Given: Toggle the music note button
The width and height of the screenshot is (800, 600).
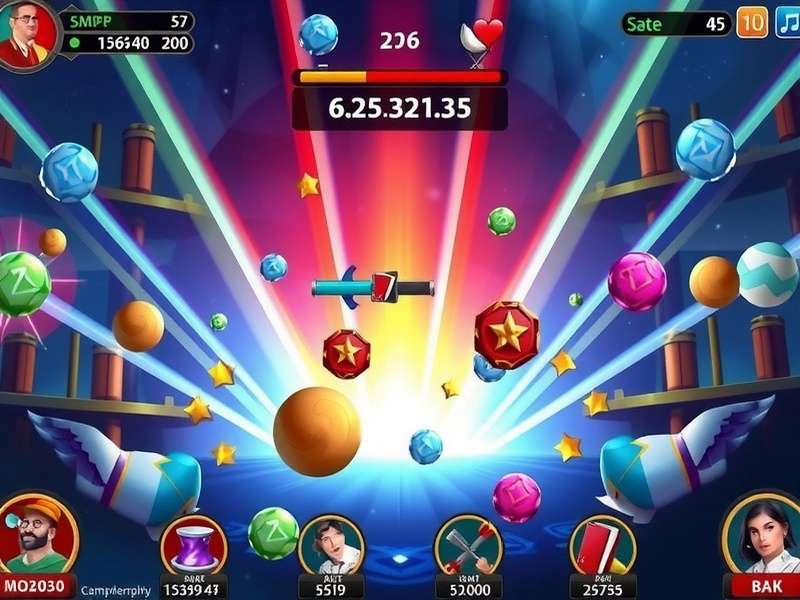Looking at the screenshot, I should click(x=787, y=23).
